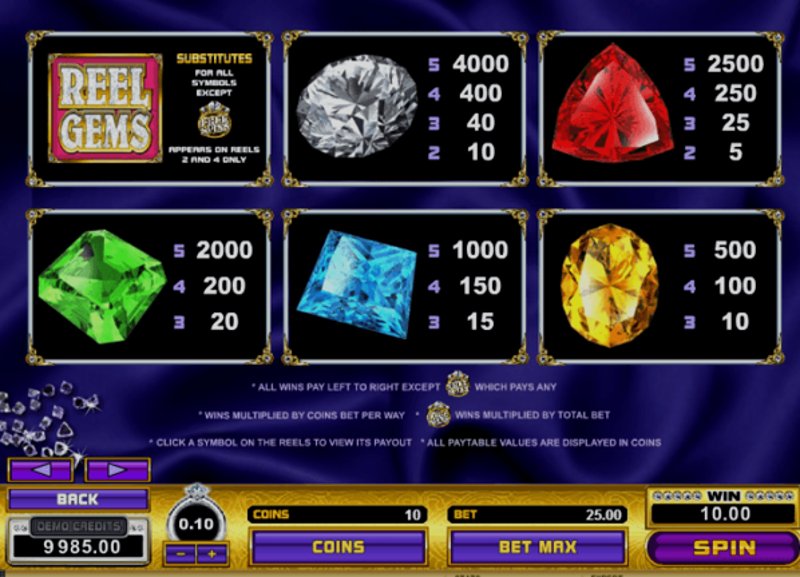Go to the previous paytable page

[x=40, y=469]
